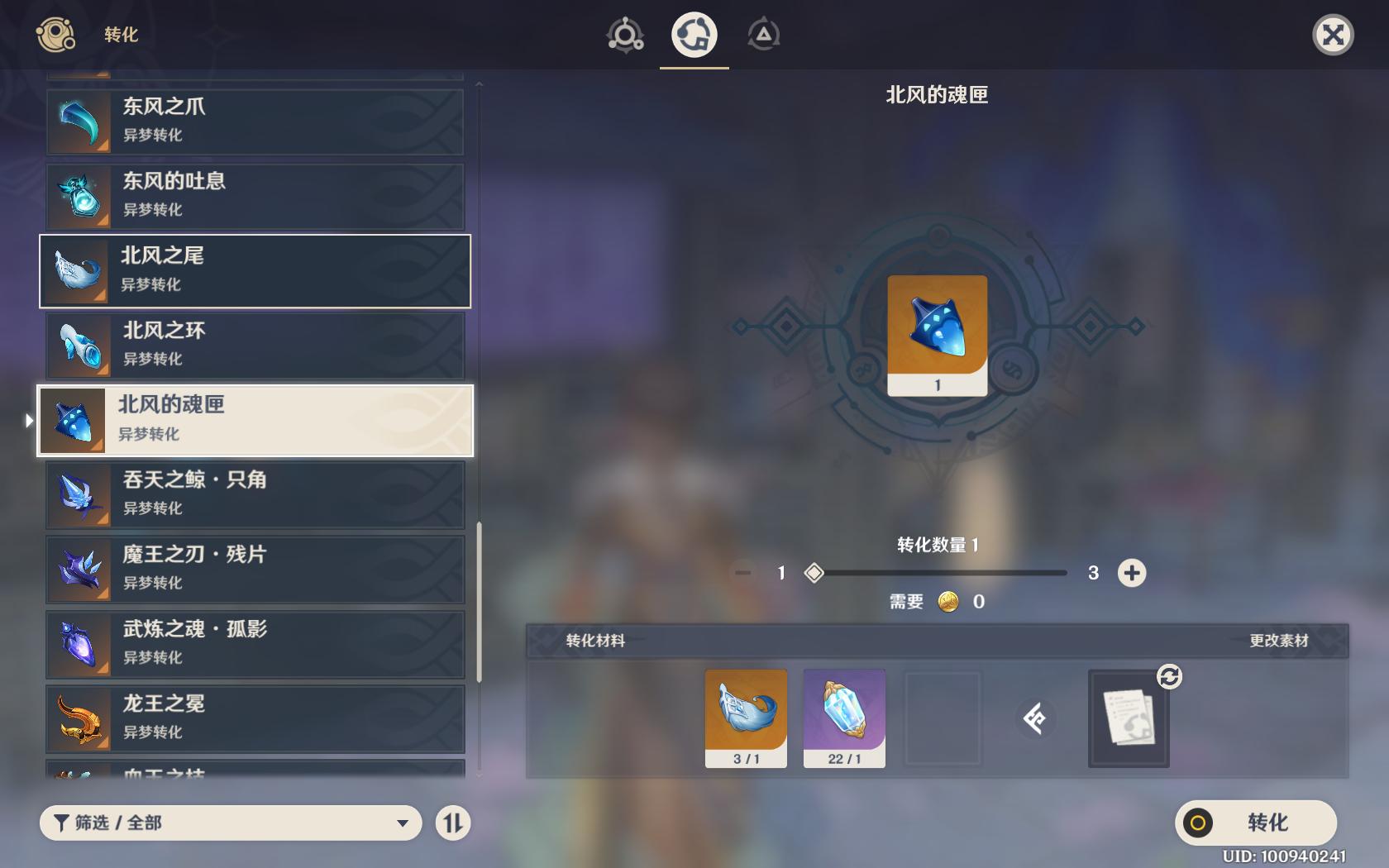
Task: Select 魔王之刃·残片 from the list
Action: pyautogui.click(x=253, y=569)
